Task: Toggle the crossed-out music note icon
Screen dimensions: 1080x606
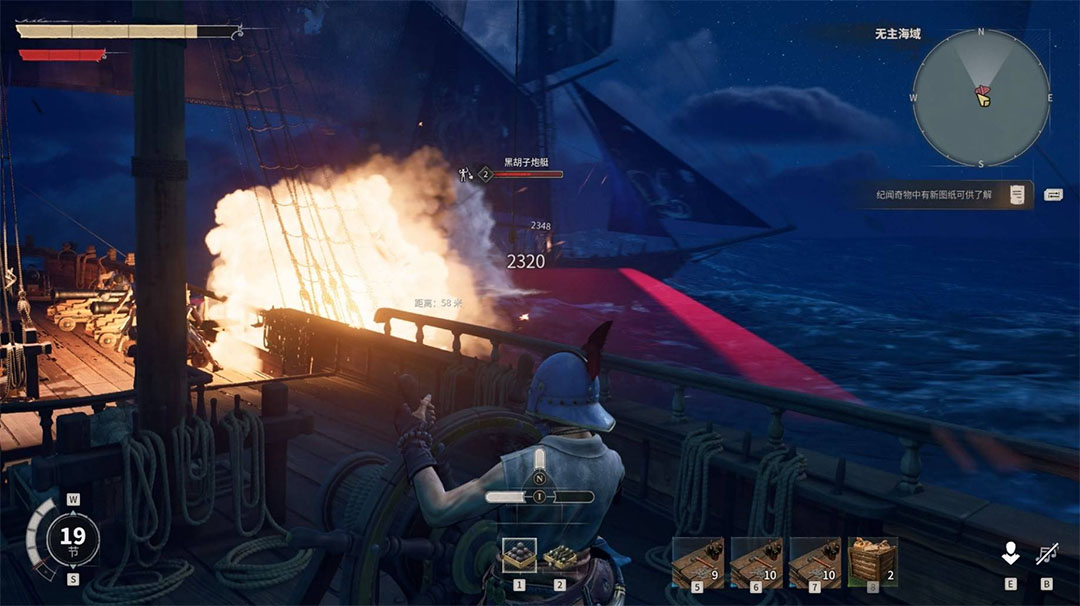Action: coord(1047,553)
